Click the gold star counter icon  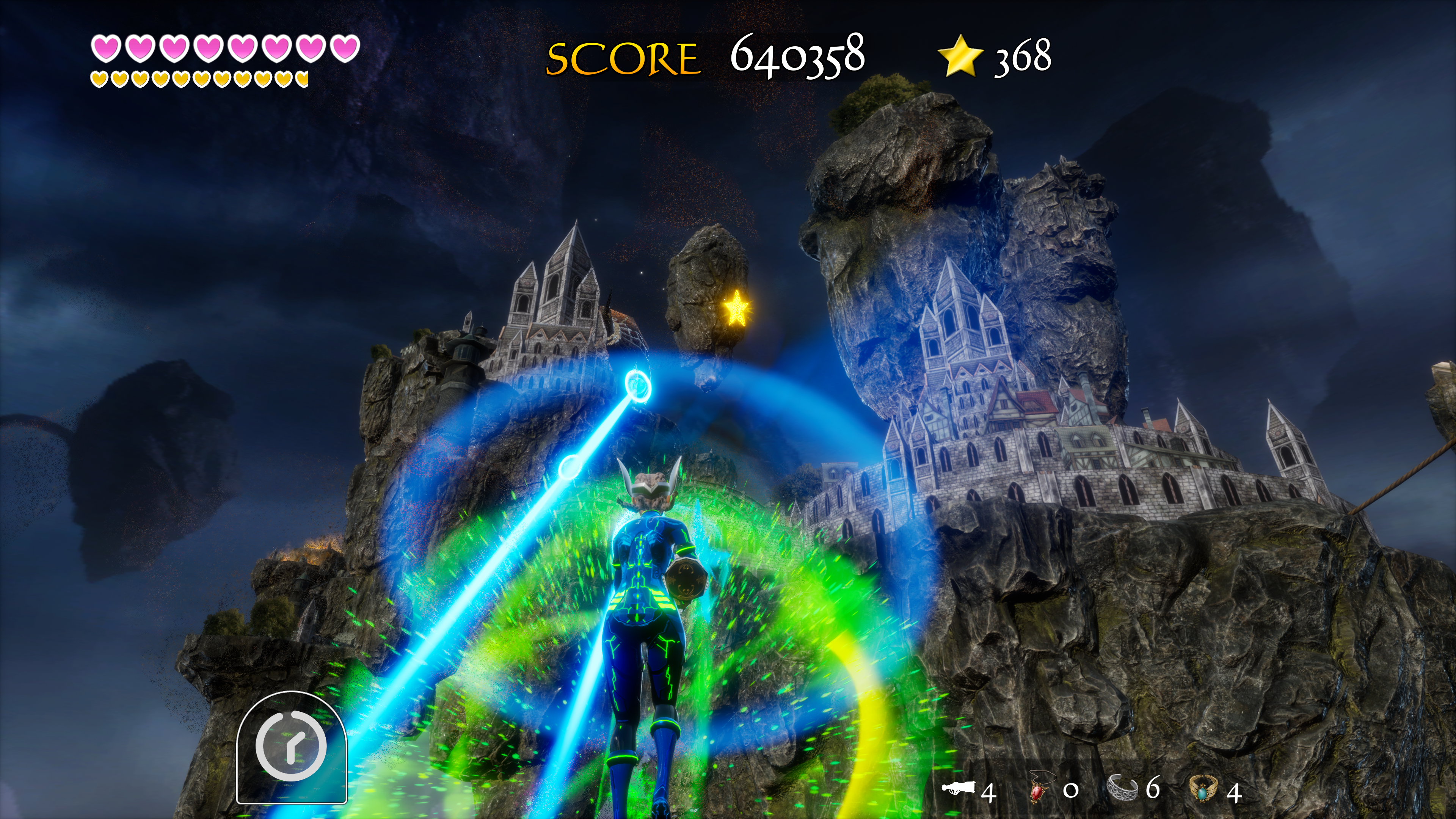(960, 55)
